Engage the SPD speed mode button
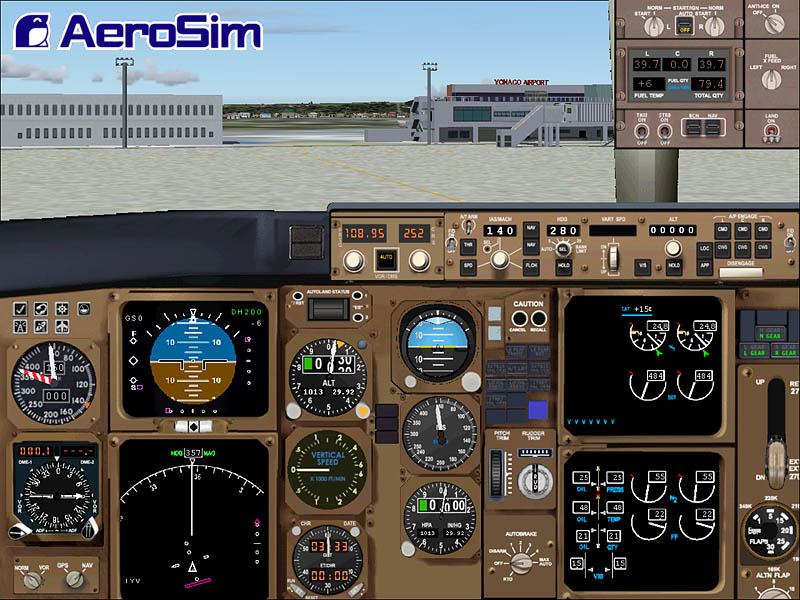Image resolution: width=800 pixels, height=600 pixels. (x=468, y=267)
